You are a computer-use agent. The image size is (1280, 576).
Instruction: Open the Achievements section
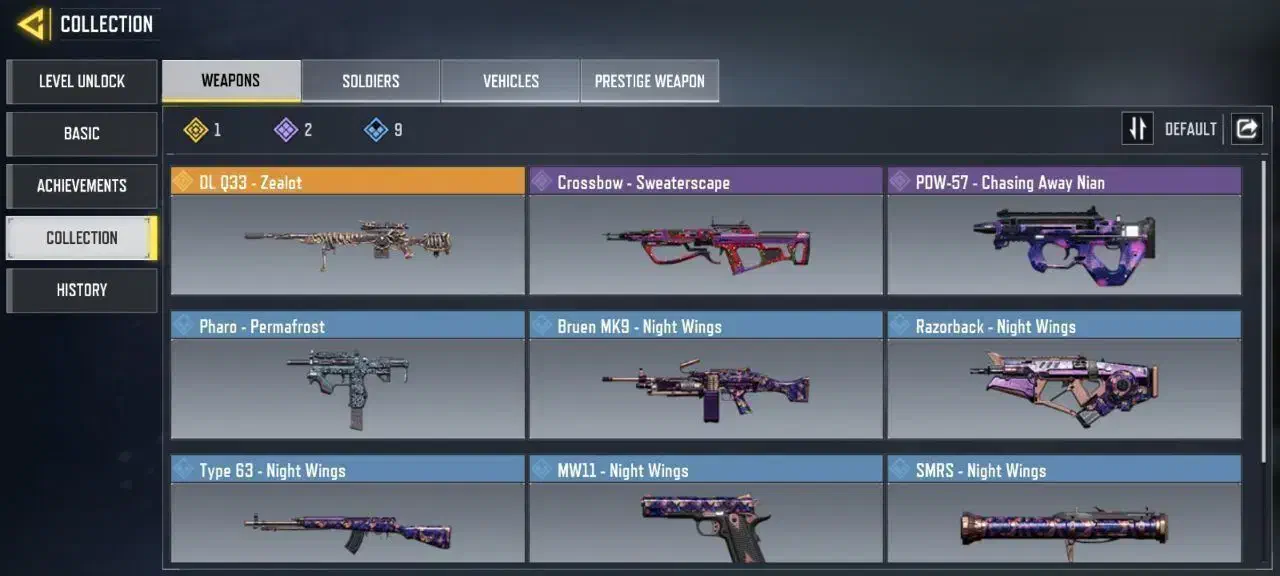[x=82, y=185]
